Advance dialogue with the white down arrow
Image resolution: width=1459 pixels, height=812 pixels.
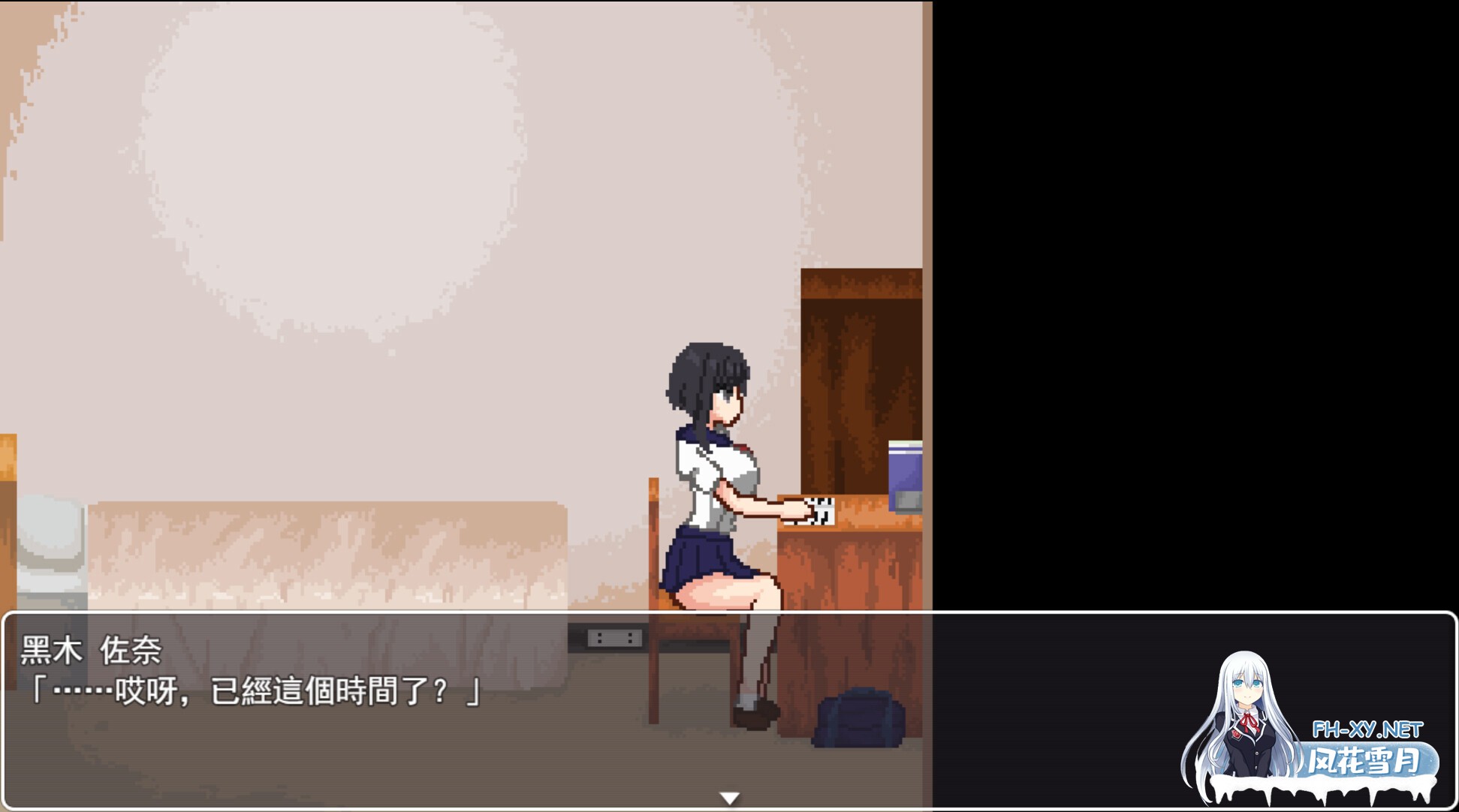pos(729,798)
